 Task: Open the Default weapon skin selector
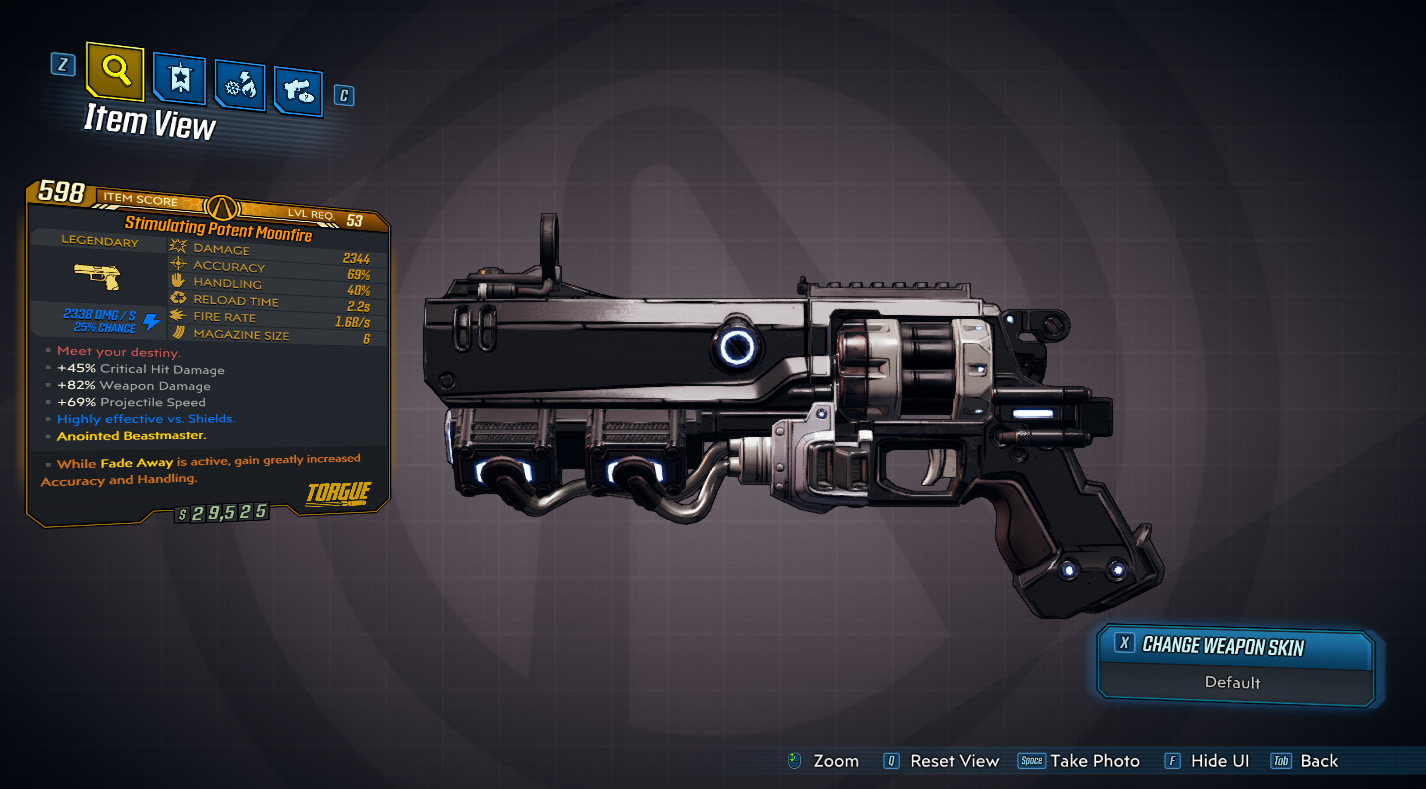[1234, 683]
